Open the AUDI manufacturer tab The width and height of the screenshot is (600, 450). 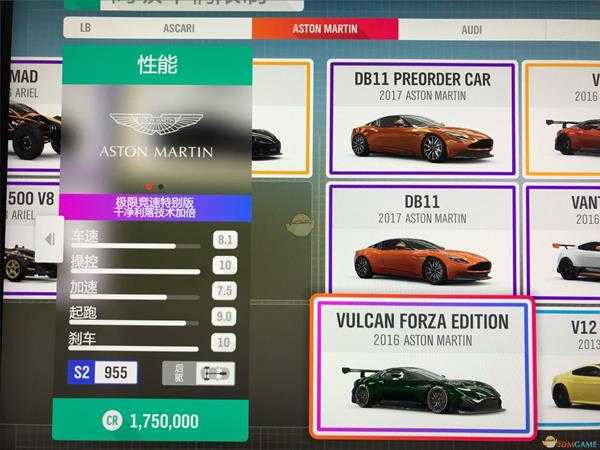471,30
